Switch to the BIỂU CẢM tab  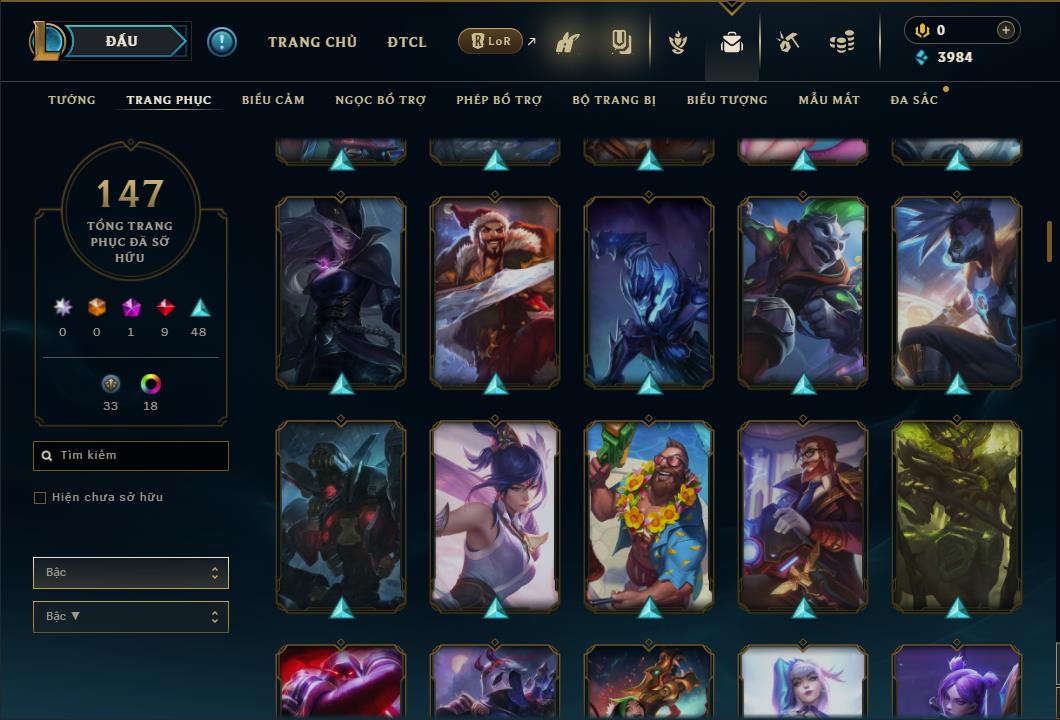(273, 100)
